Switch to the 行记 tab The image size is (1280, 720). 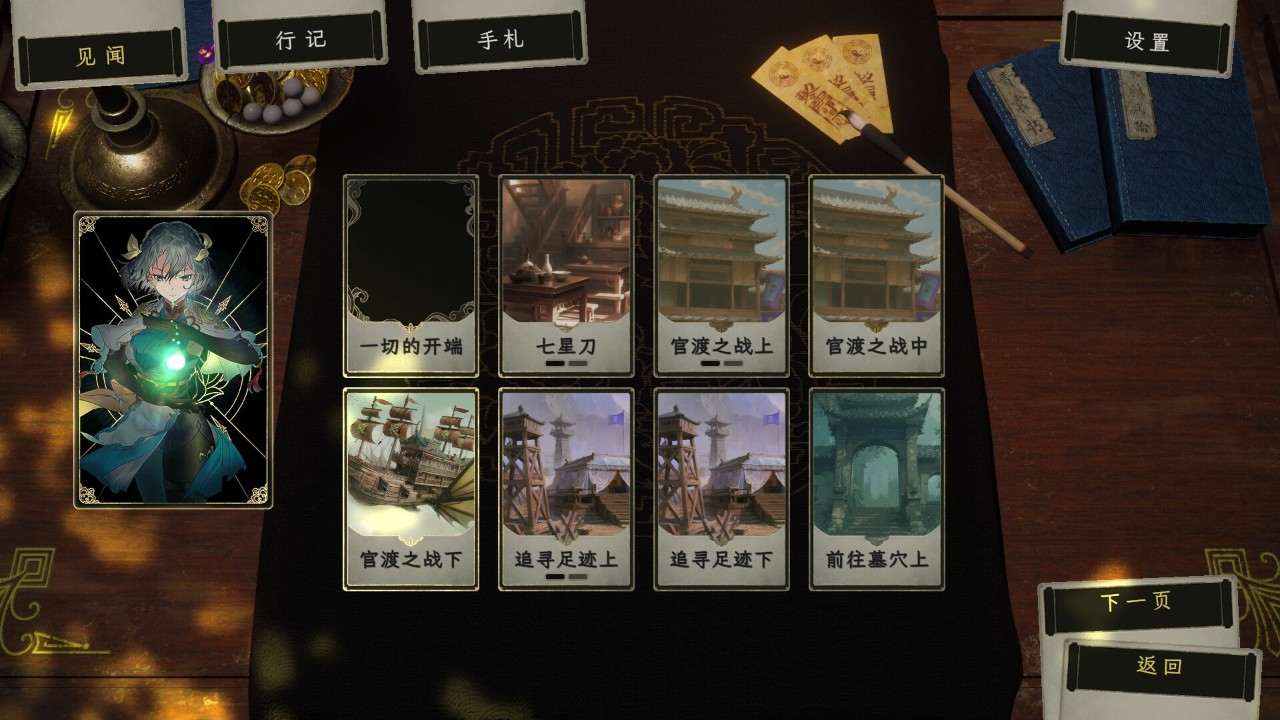[x=303, y=40]
